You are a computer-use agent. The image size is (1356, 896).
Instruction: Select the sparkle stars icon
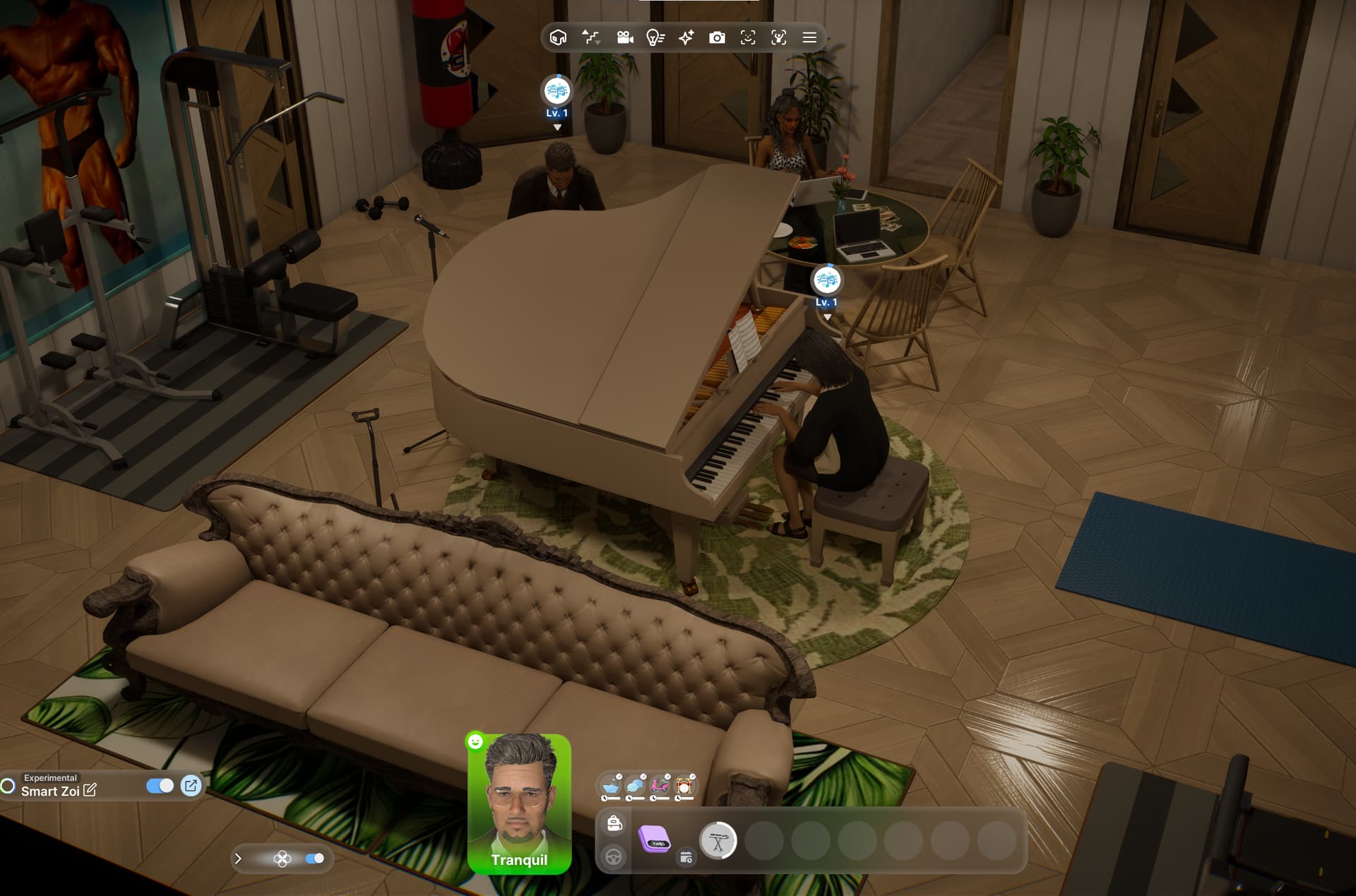pyautogui.click(x=686, y=37)
